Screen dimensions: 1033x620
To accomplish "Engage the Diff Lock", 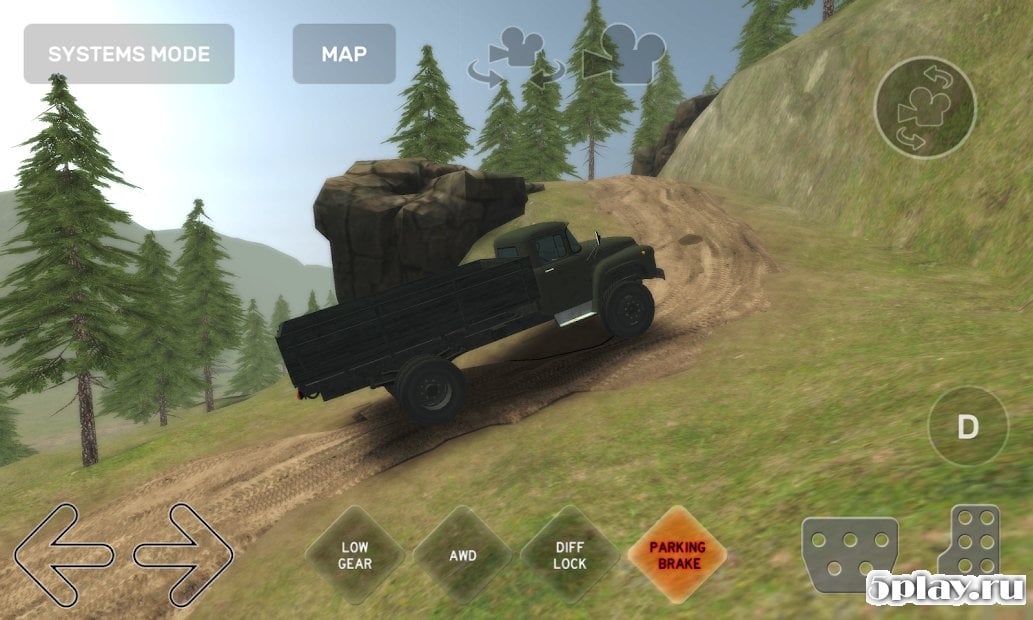I will (570, 555).
